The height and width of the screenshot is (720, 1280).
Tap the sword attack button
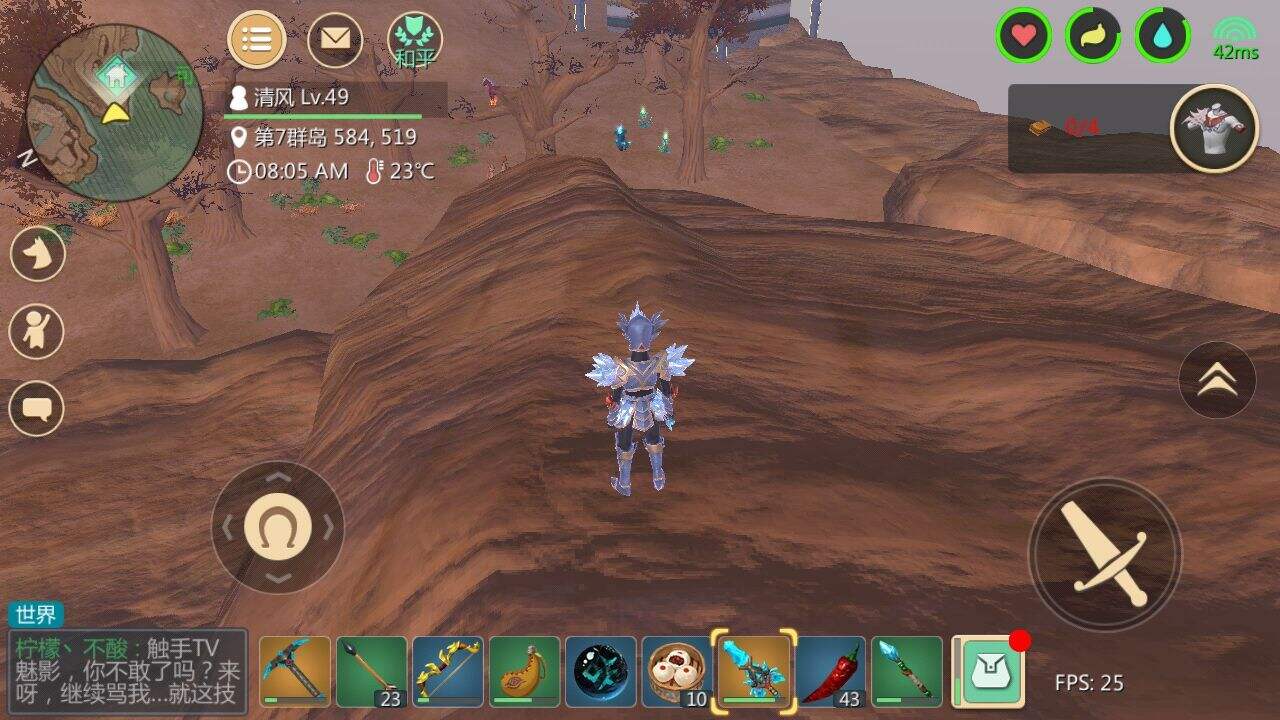(1105, 554)
